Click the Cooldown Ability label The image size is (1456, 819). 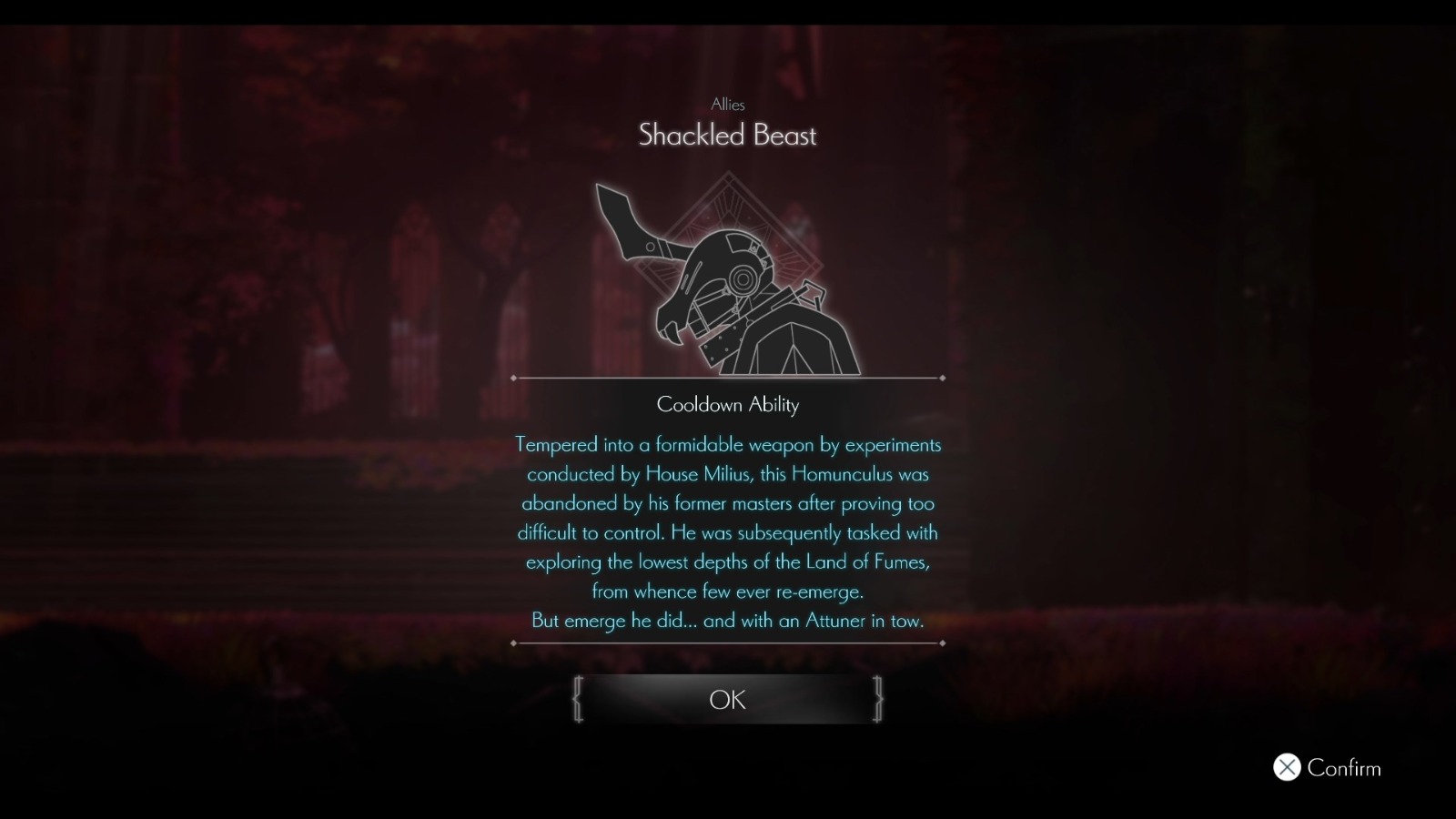click(x=728, y=405)
